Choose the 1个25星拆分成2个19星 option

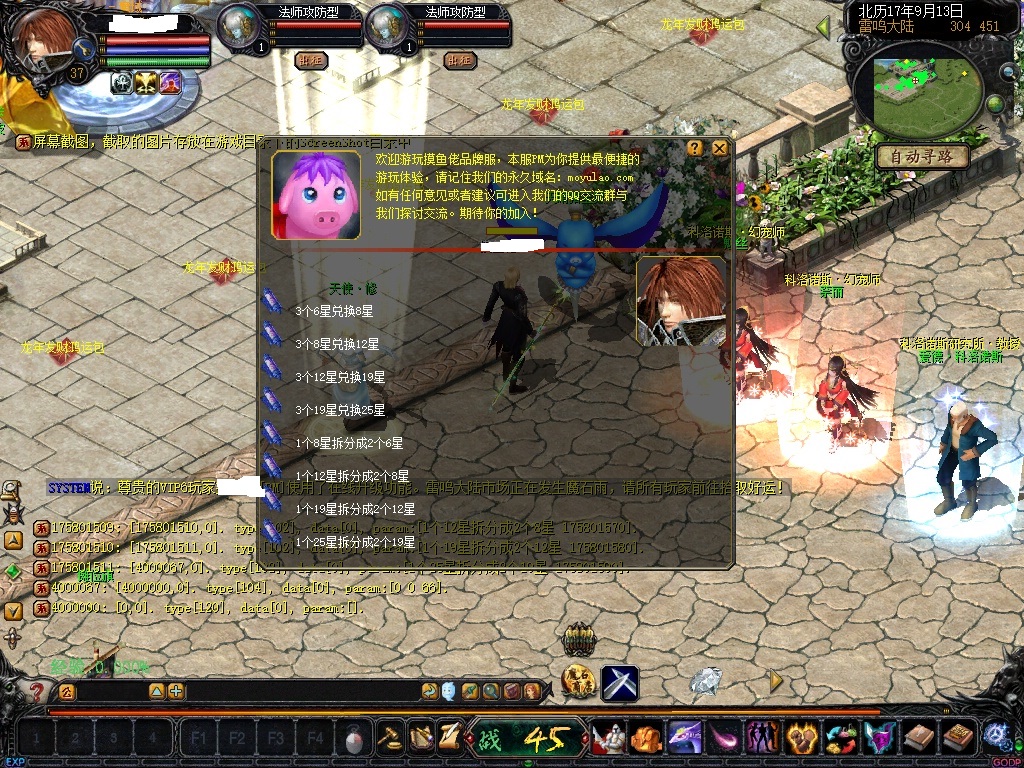355,542
